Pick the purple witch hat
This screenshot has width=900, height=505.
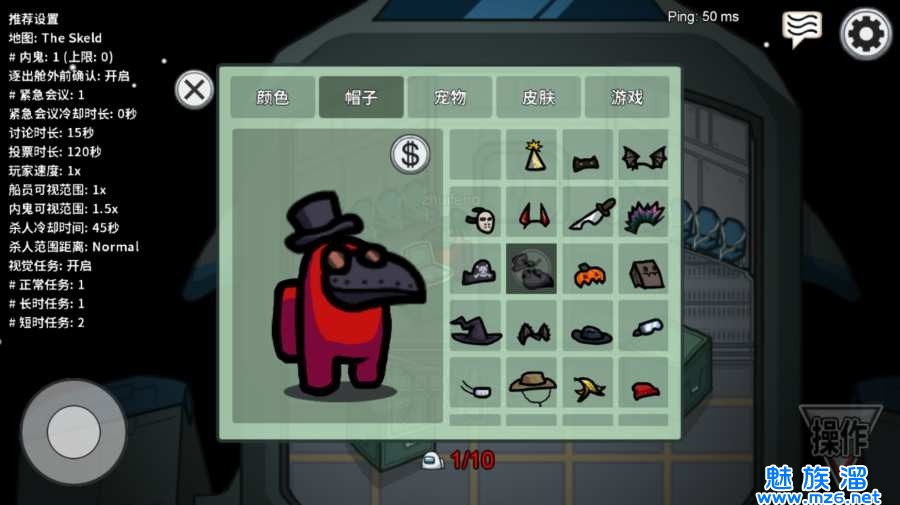coord(476,328)
